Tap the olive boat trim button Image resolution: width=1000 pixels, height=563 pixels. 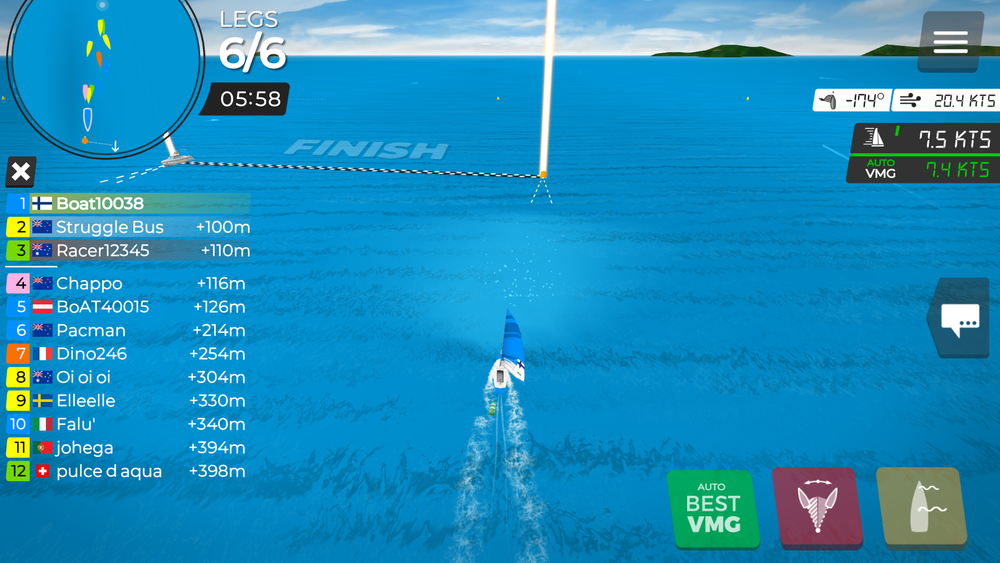pos(921,509)
